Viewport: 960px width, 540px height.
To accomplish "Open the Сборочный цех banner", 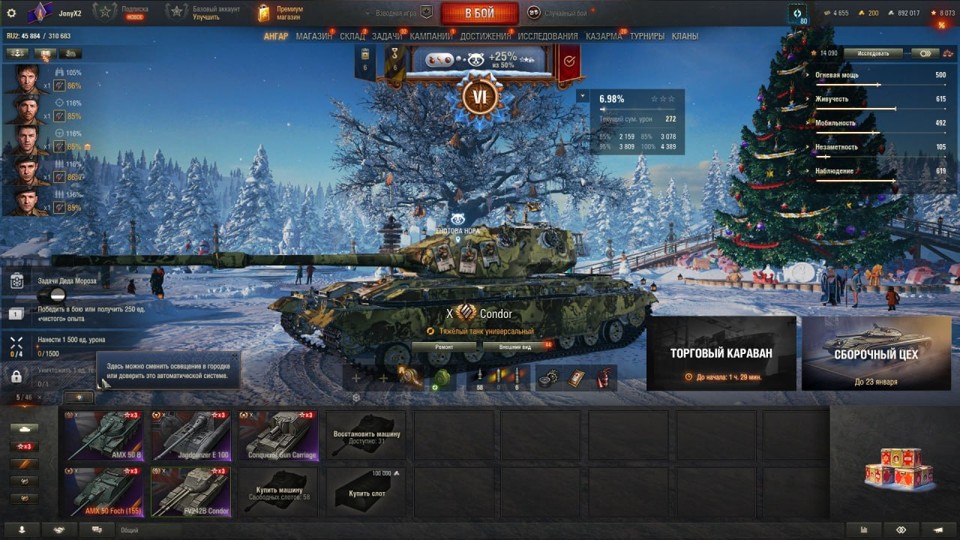I will (x=877, y=353).
